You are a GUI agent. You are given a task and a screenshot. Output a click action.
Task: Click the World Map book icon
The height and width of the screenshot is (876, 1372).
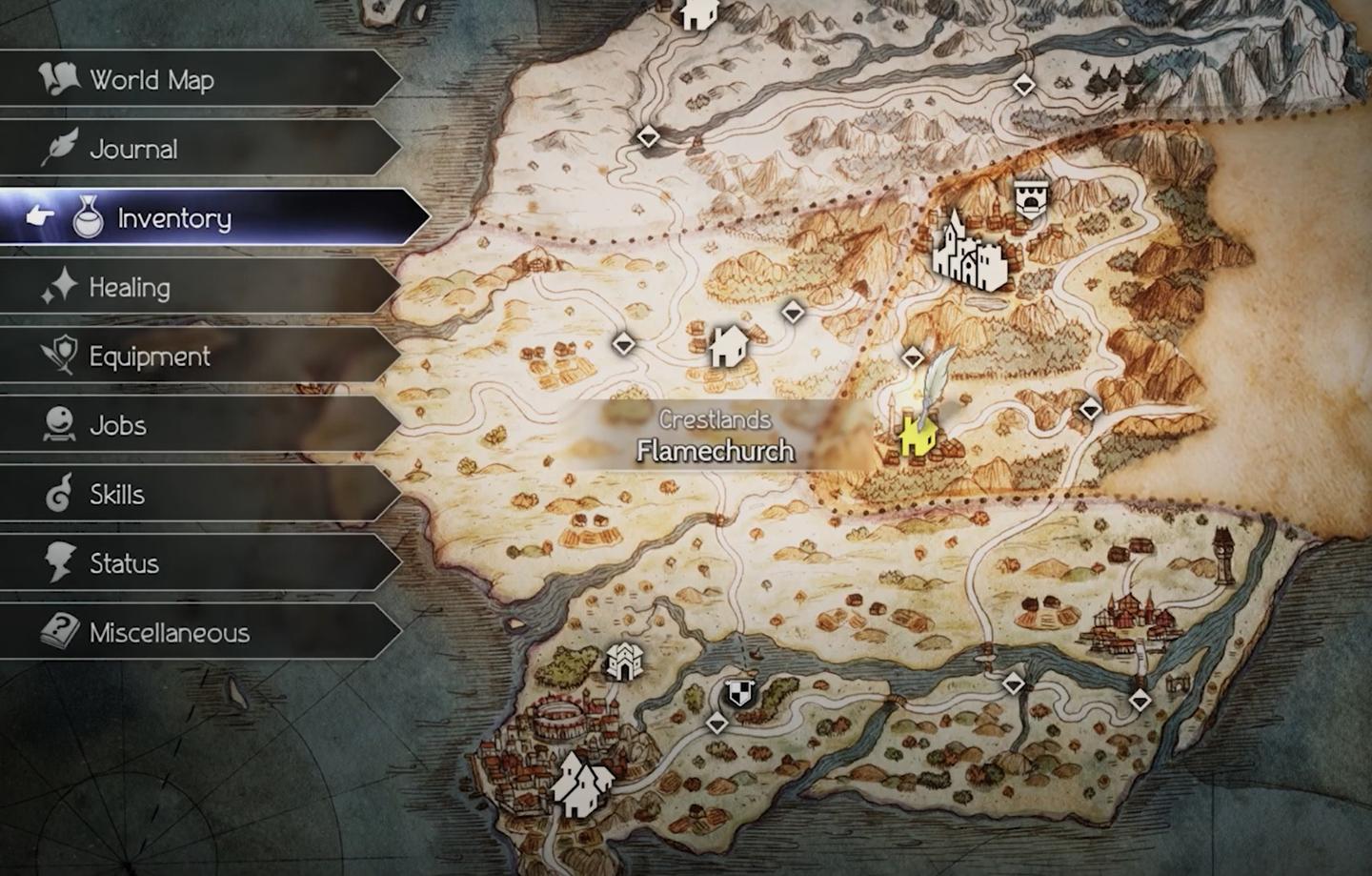click(59, 80)
